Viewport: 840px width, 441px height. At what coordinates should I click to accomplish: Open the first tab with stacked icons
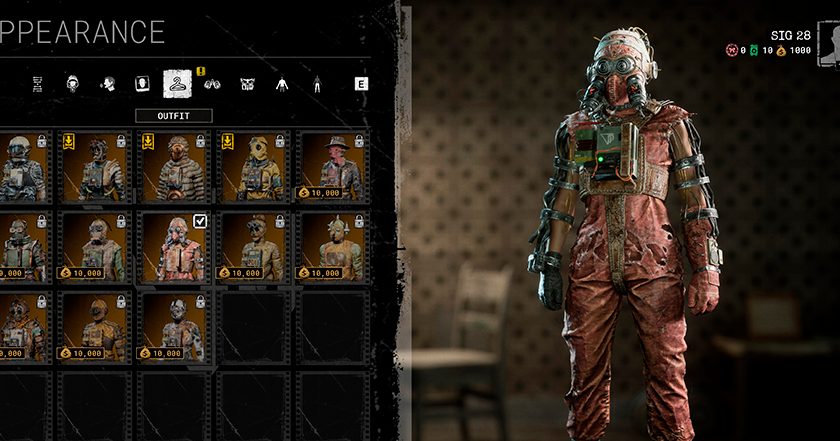click(38, 84)
